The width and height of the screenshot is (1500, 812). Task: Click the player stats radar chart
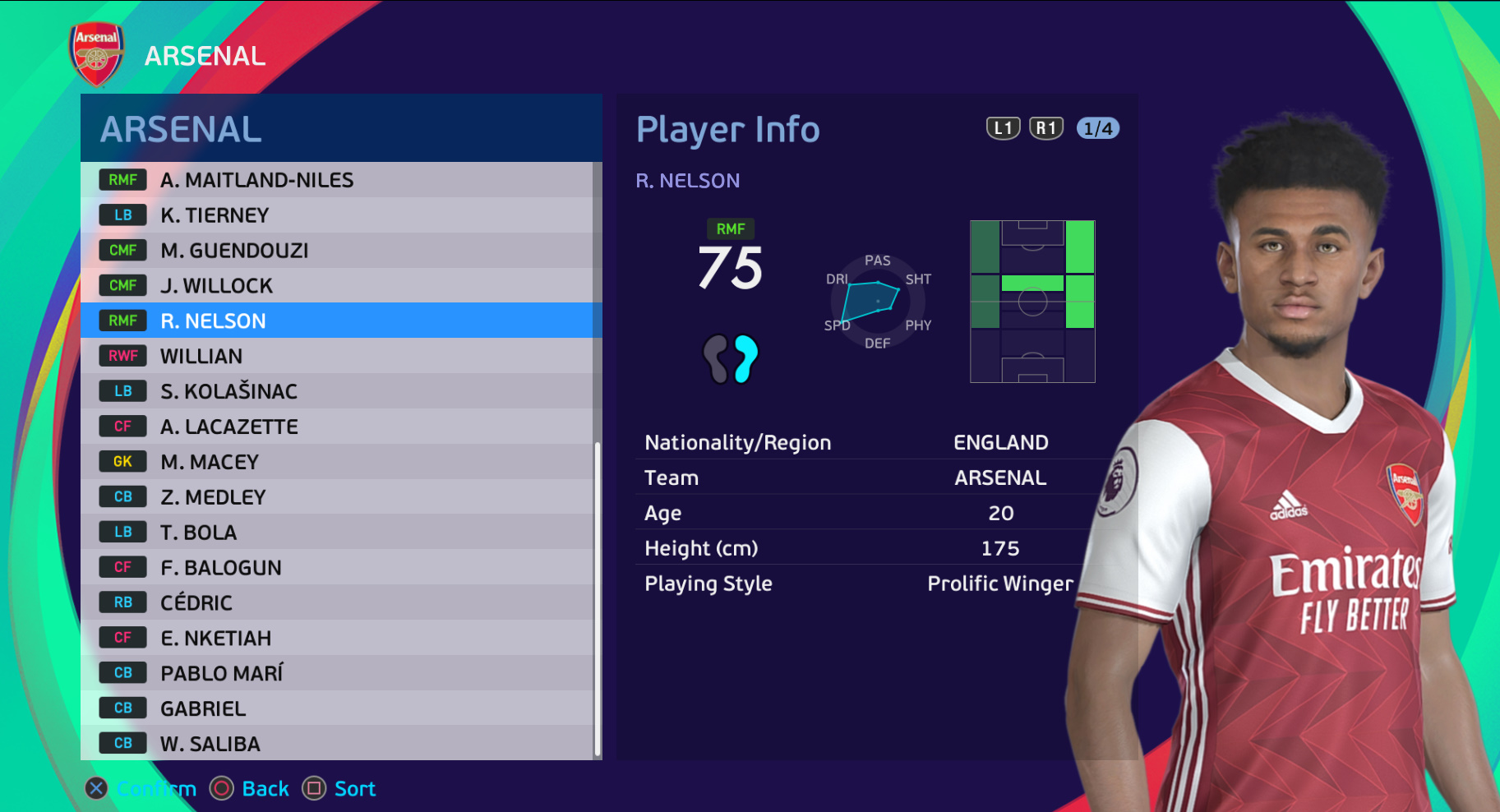(877, 302)
